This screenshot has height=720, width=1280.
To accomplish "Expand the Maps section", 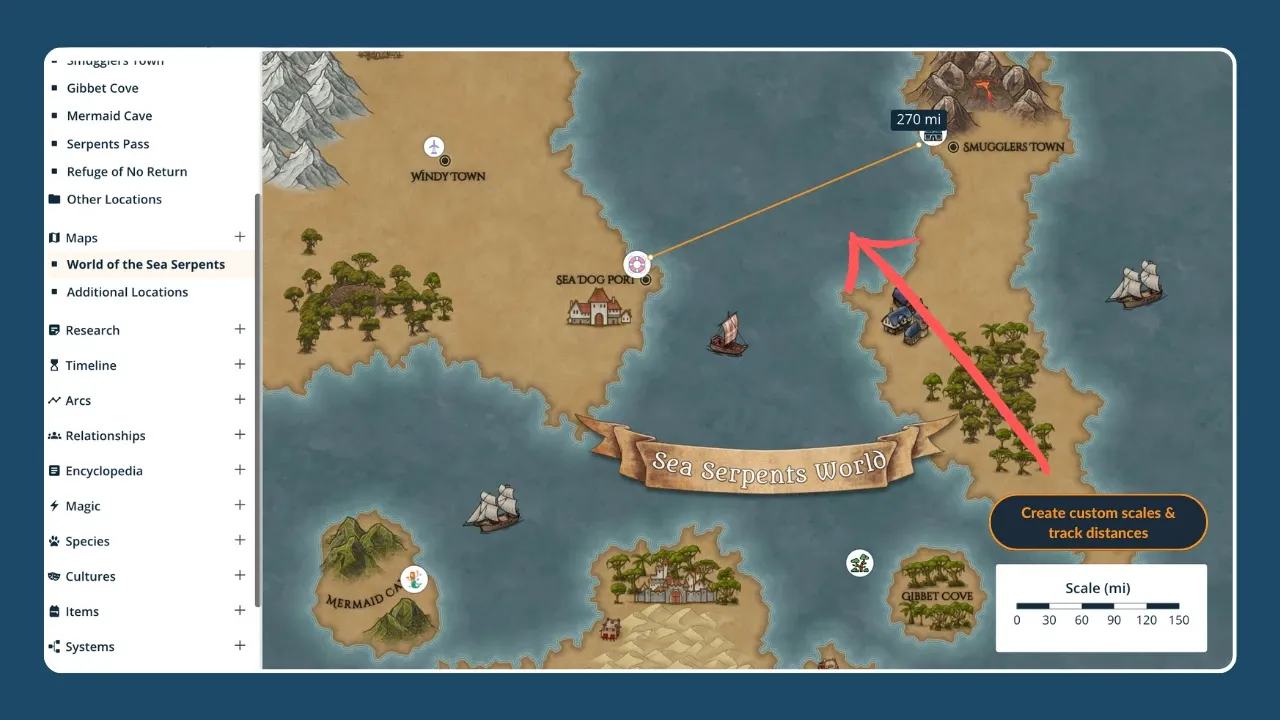I will (x=240, y=237).
